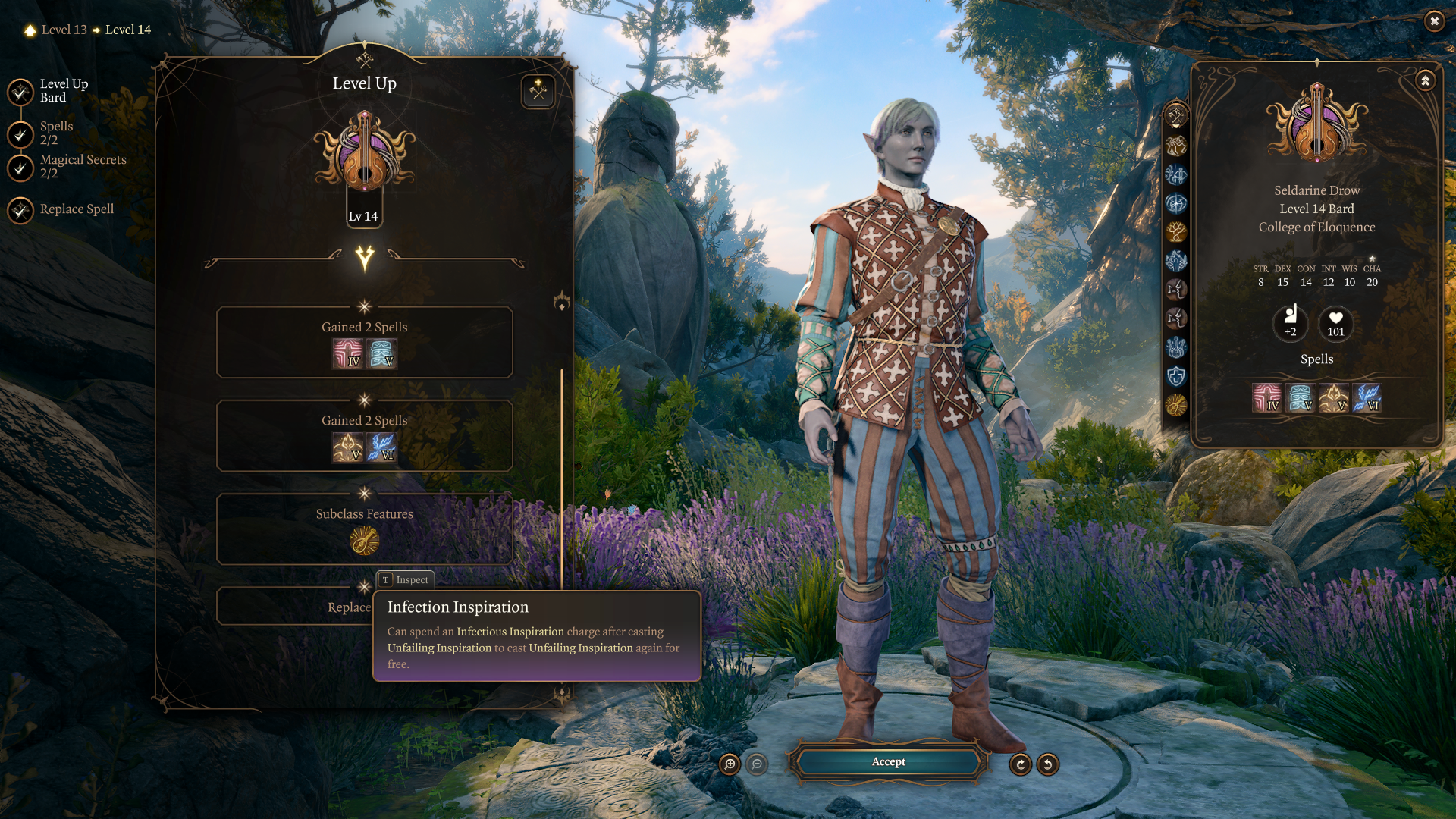Image resolution: width=1456 pixels, height=819 pixels.
Task: Inspect the level VI spell in summary panel
Action: tap(1367, 398)
